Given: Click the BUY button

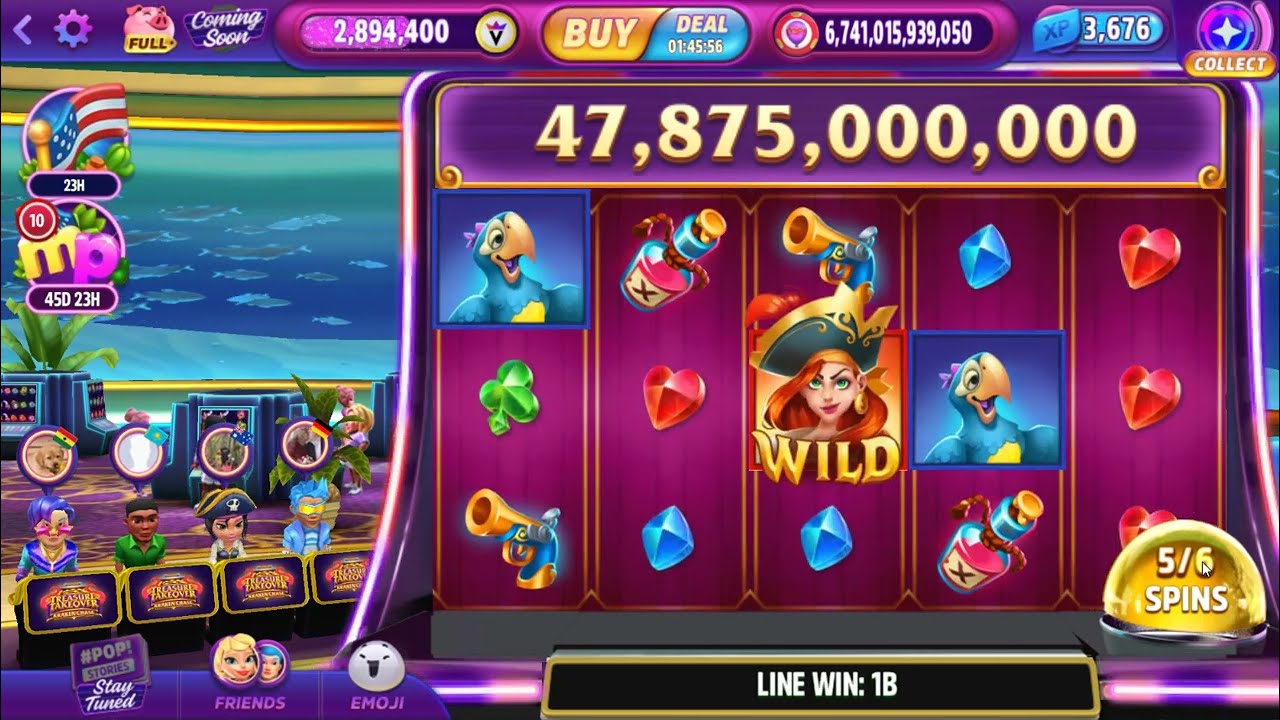Looking at the screenshot, I should (600, 33).
